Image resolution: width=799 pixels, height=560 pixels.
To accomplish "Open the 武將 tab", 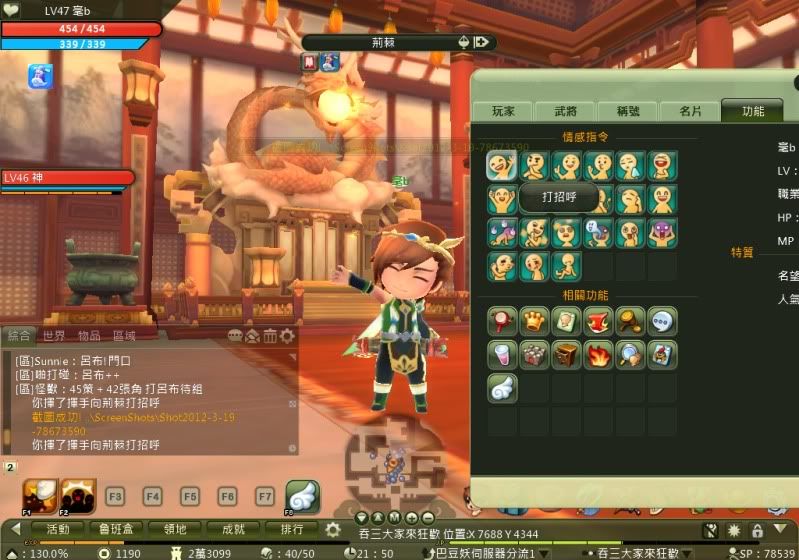I will click(x=566, y=112).
